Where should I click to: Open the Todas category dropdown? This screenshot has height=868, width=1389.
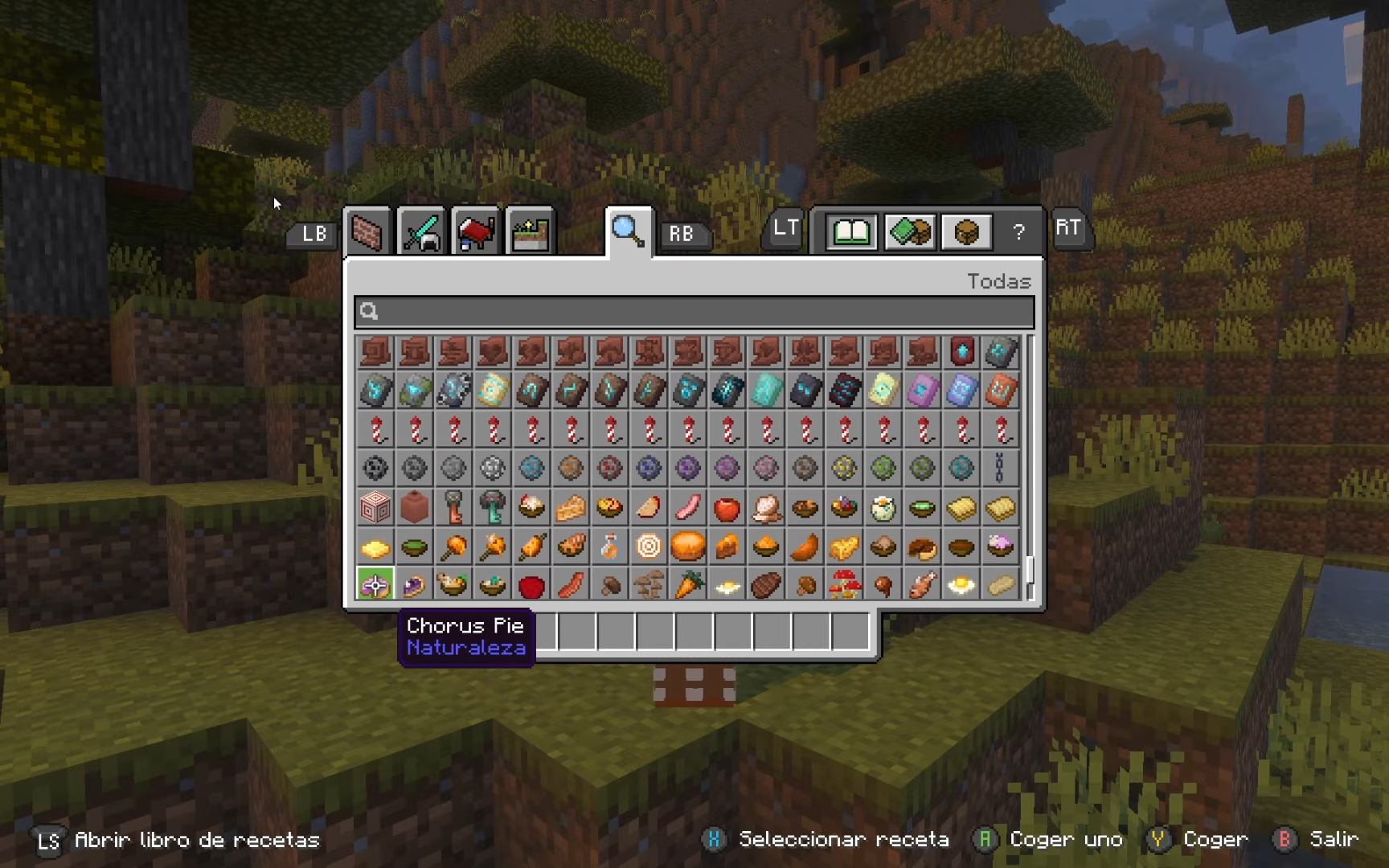click(x=999, y=281)
